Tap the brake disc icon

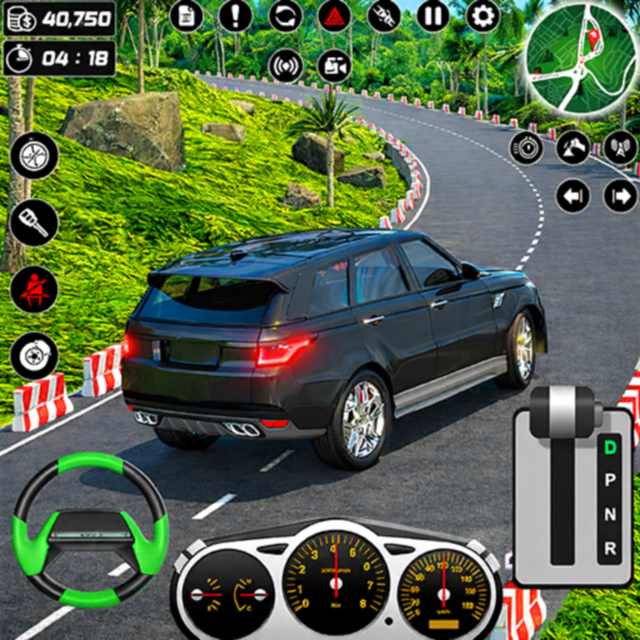tap(35, 355)
